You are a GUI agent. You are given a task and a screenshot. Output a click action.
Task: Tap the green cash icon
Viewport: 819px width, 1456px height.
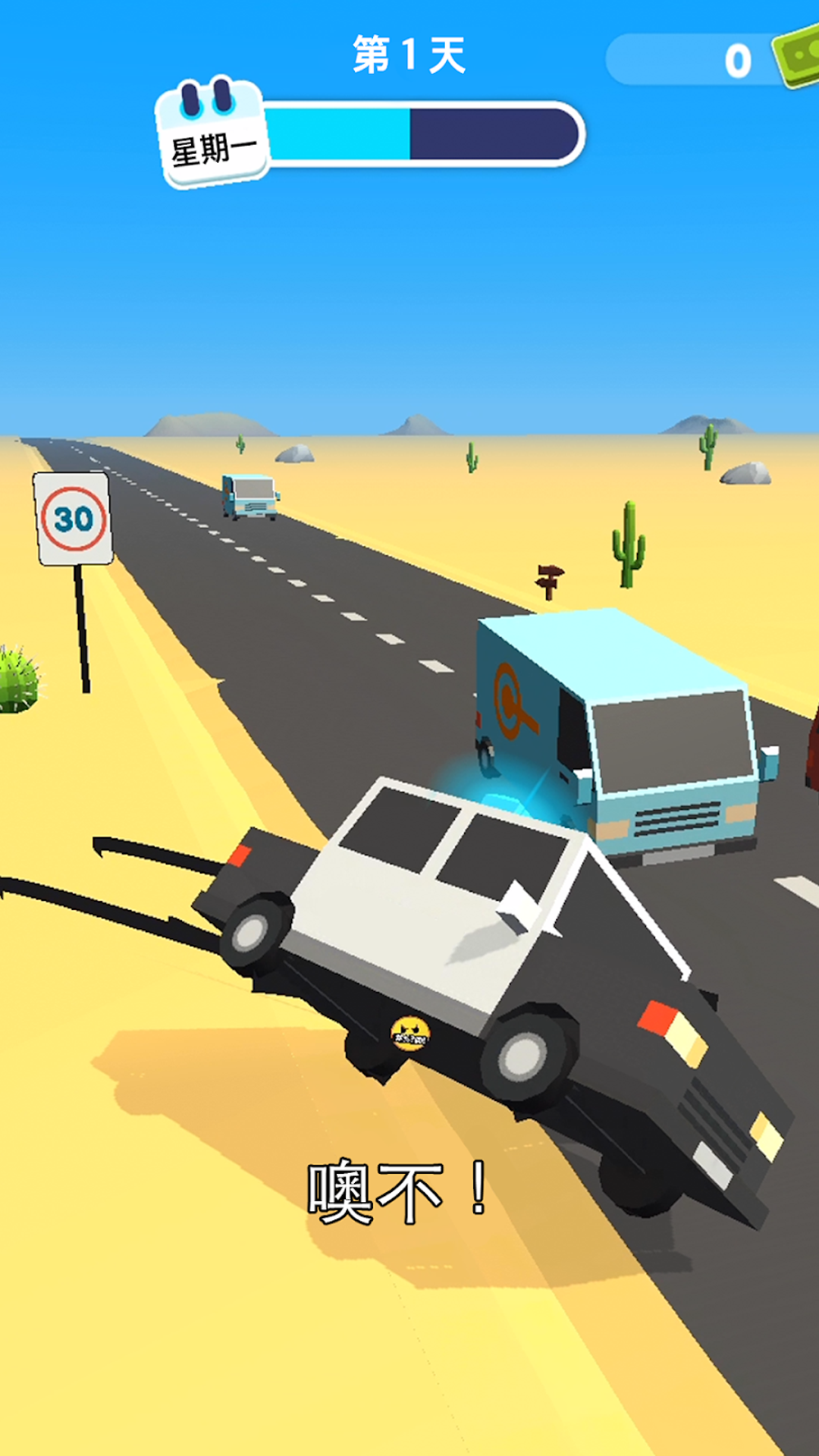798,58
